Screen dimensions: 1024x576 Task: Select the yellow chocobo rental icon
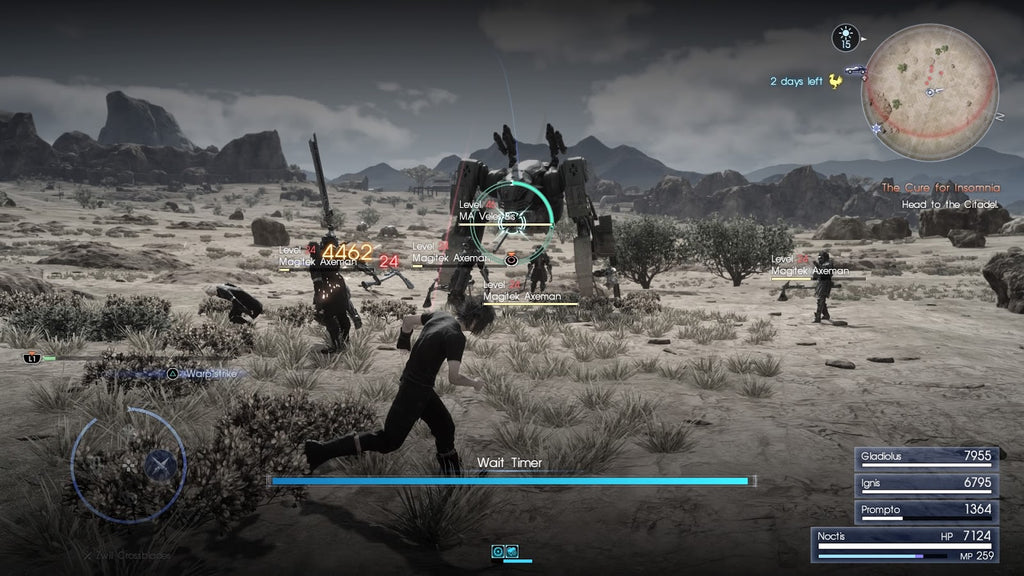click(x=835, y=81)
